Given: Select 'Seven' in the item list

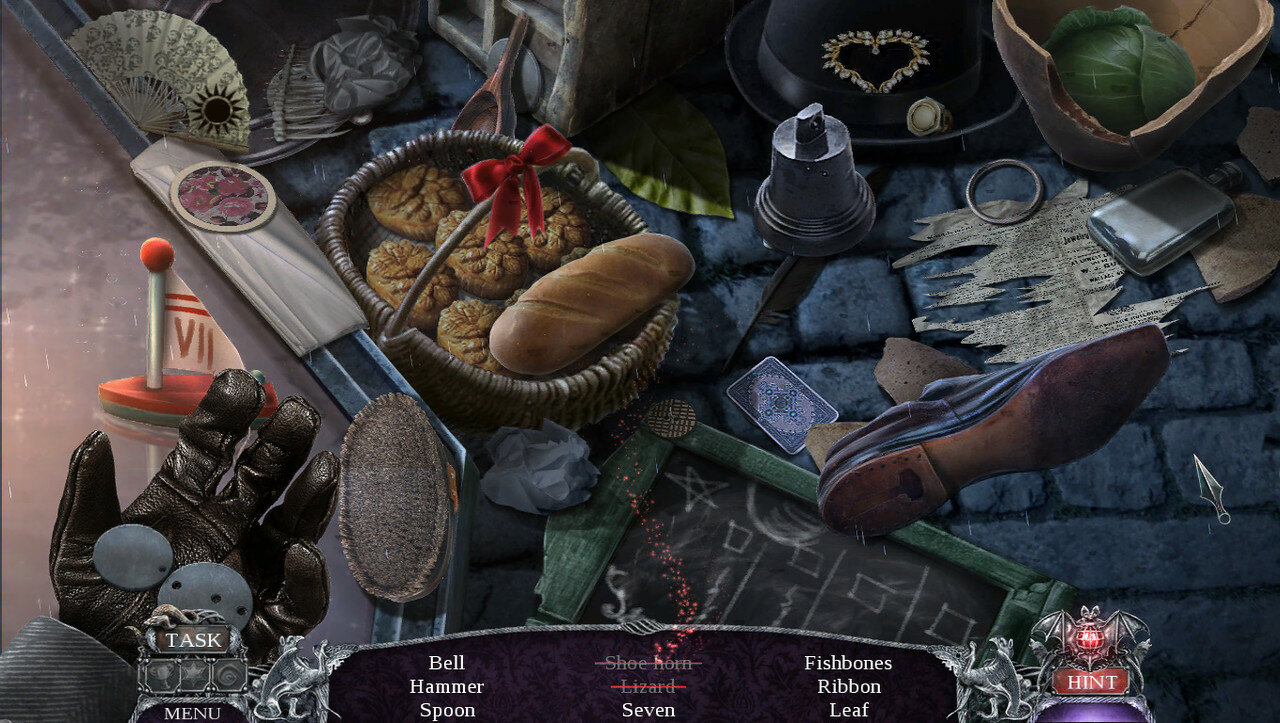Looking at the screenshot, I should pyautogui.click(x=648, y=710).
